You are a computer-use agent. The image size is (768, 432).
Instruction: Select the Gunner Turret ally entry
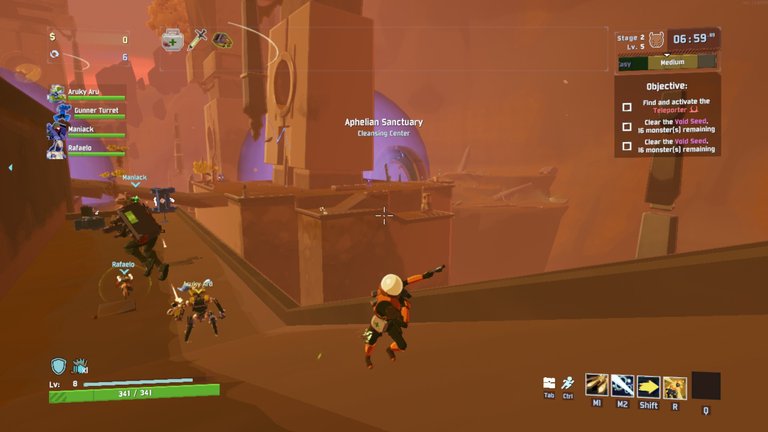(57, 112)
